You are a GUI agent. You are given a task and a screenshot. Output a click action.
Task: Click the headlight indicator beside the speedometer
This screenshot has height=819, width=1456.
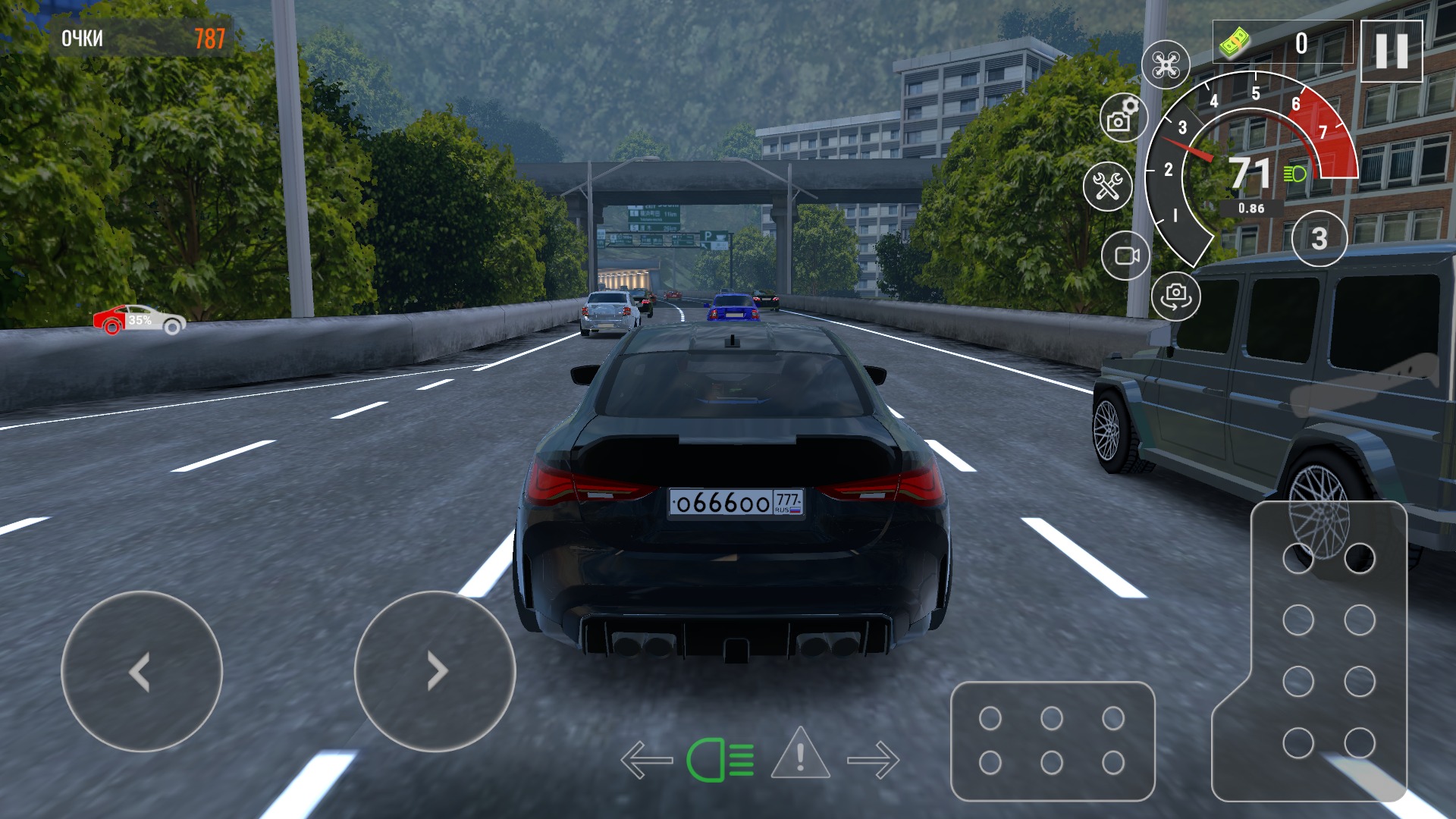1294,174
